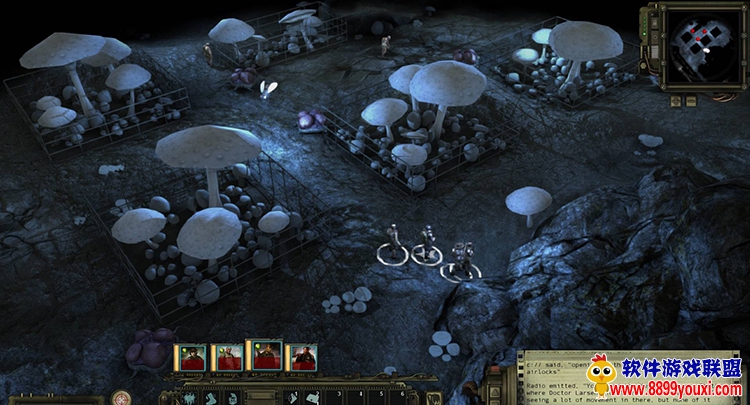This screenshot has width=750, height=405.
Task: Zoom in the minimap with plus button
Action: [x=677, y=100]
